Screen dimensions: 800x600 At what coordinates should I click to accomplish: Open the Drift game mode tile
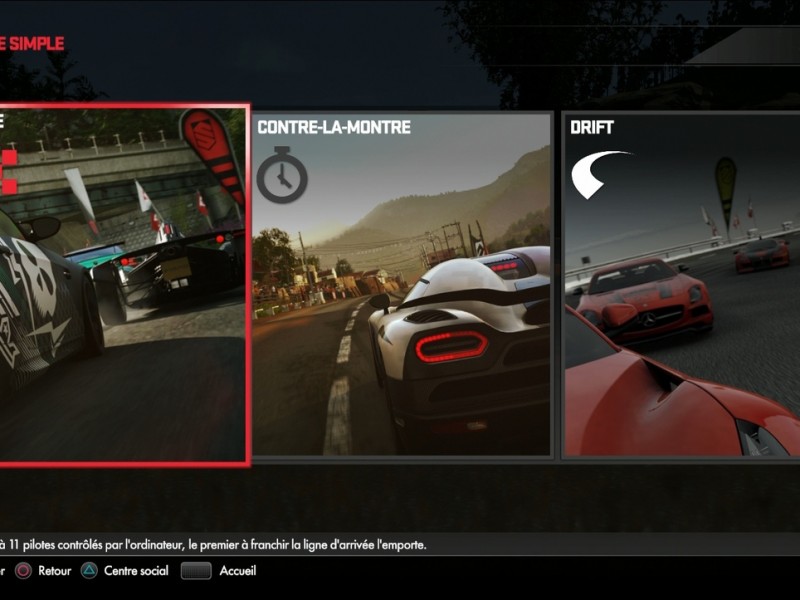(682, 285)
